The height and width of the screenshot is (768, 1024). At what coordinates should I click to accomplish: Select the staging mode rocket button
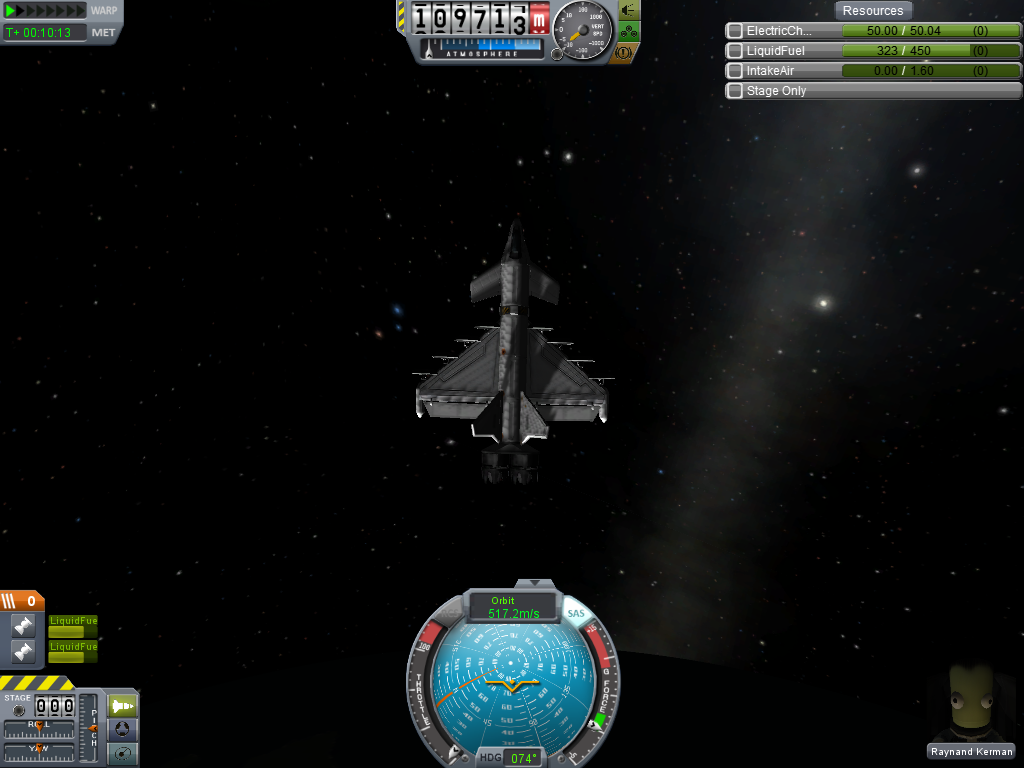click(122, 706)
